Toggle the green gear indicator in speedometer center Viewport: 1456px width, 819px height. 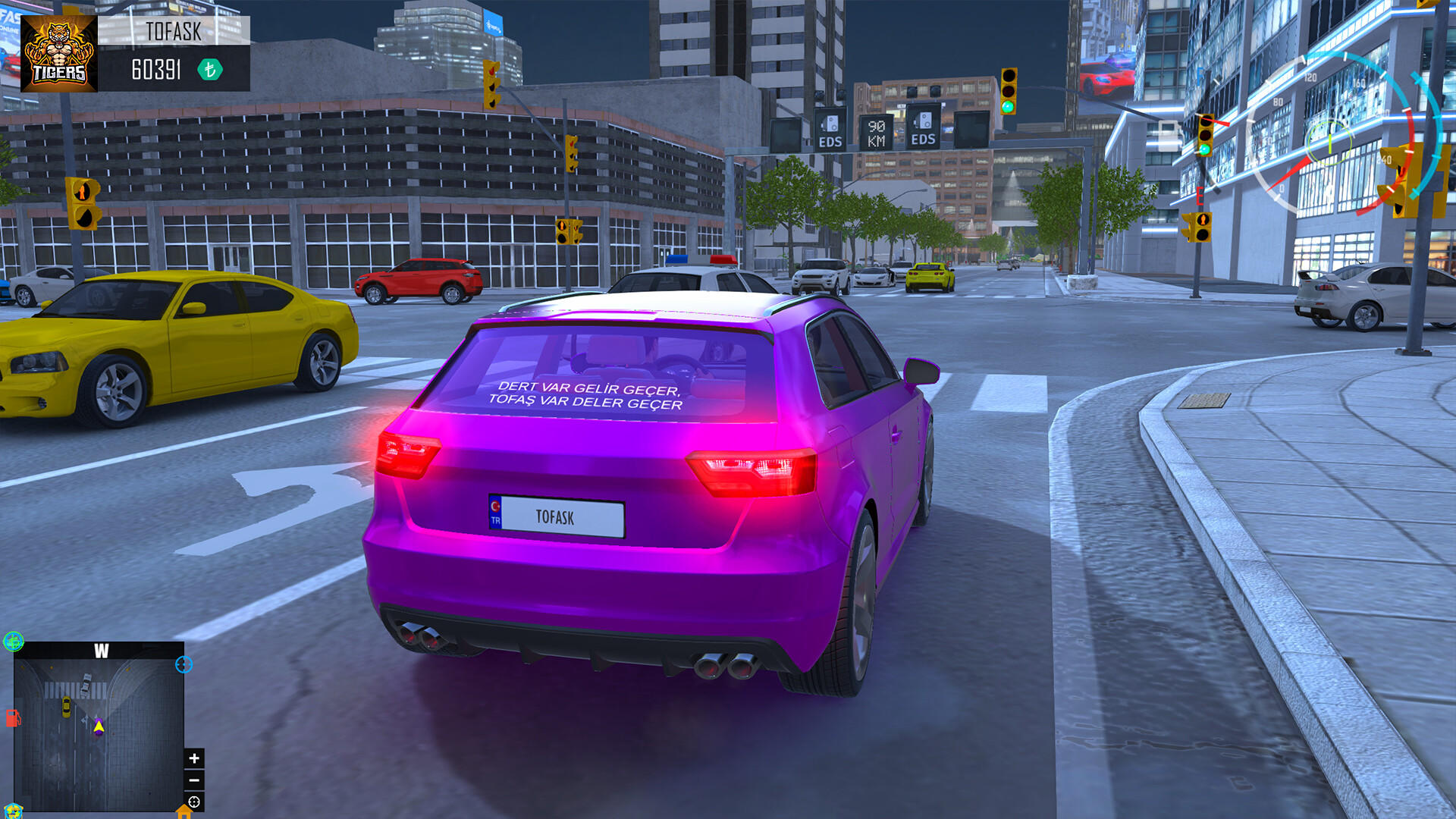point(1330,143)
